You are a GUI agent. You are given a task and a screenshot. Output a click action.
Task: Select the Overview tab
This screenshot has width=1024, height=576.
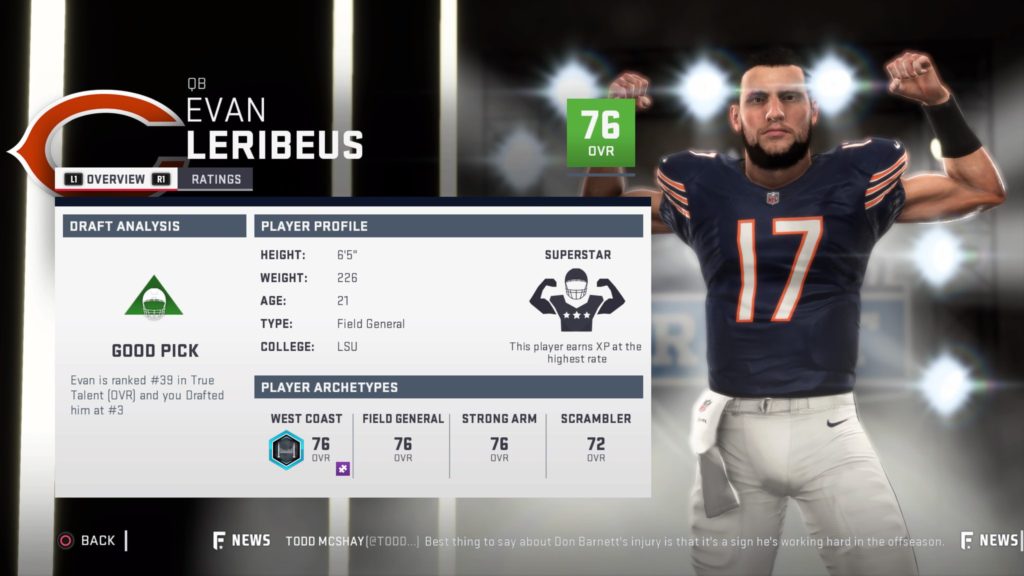(x=116, y=180)
